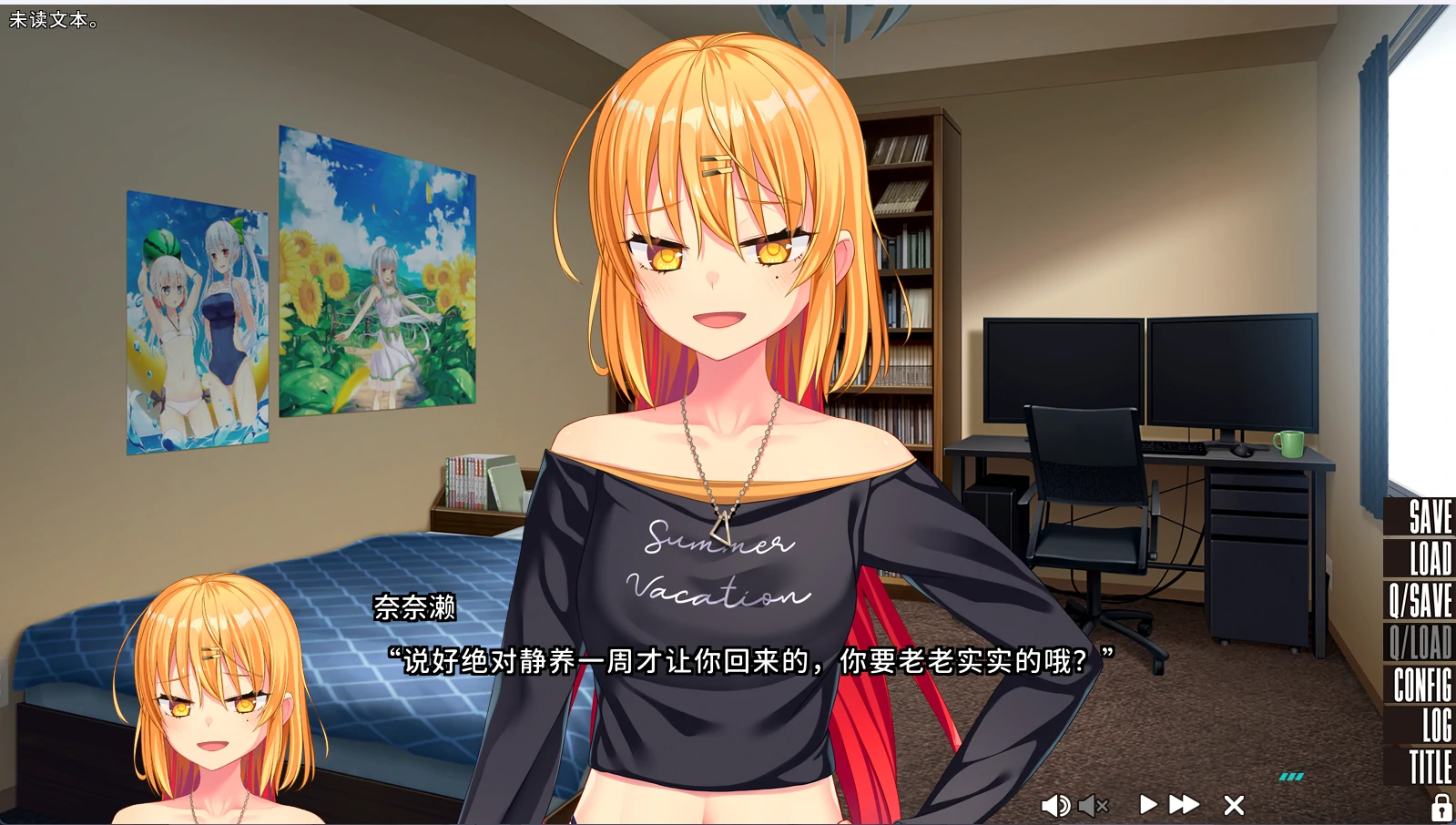1456x825 pixels.
Task: Mute audio with the crossed-speaker icon
Action: coord(1094,805)
